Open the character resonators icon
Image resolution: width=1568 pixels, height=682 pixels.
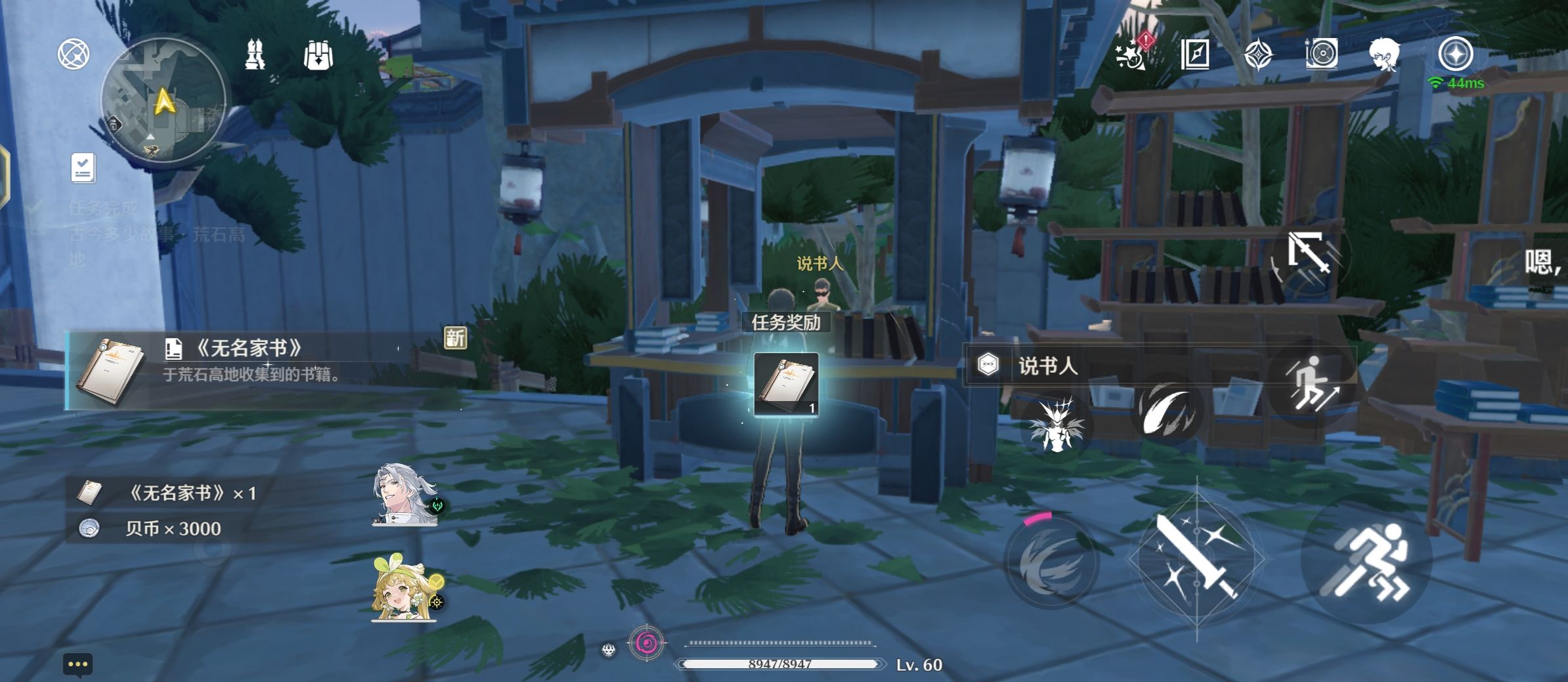(255, 54)
